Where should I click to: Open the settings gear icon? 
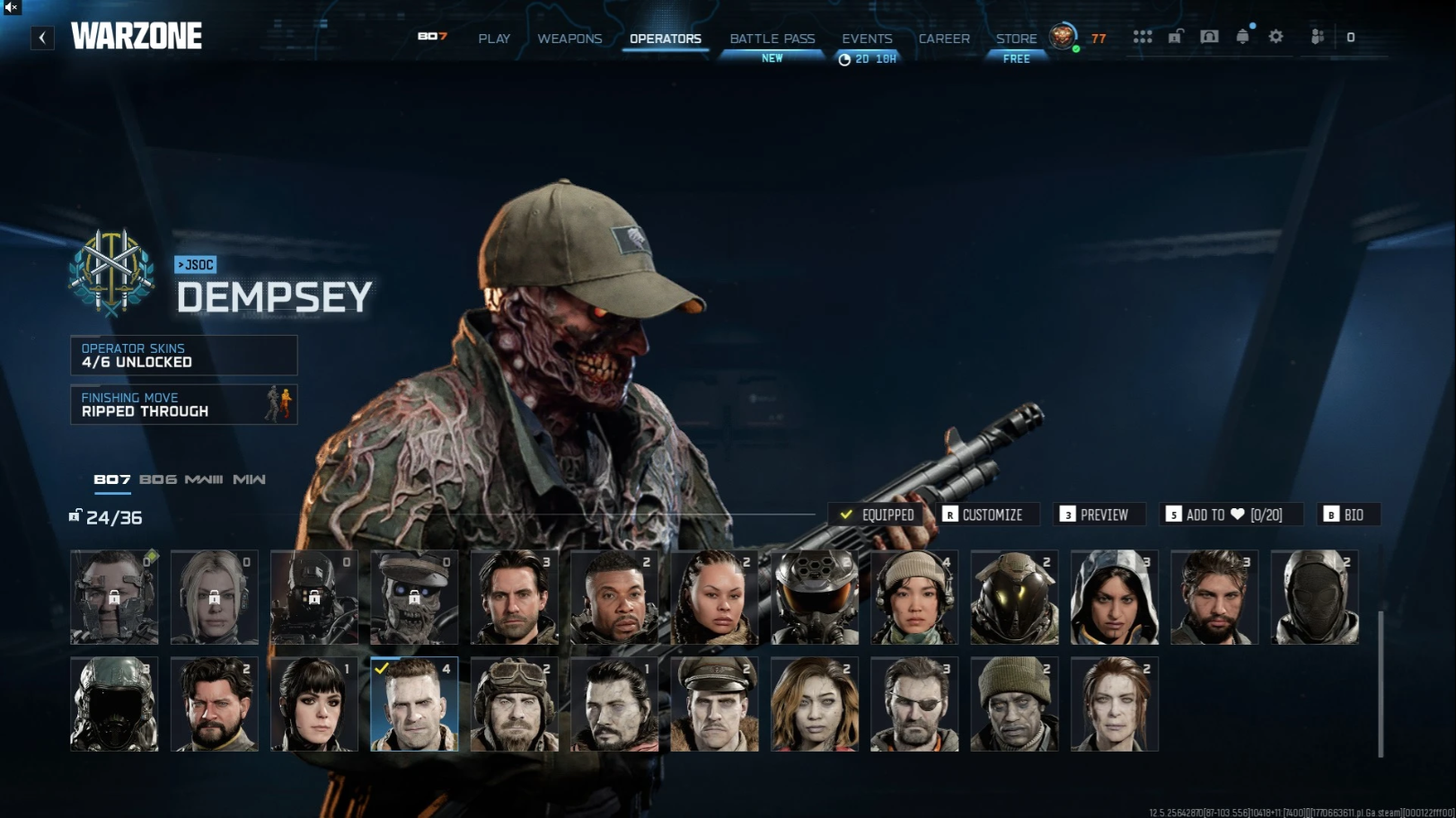(1275, 37)
